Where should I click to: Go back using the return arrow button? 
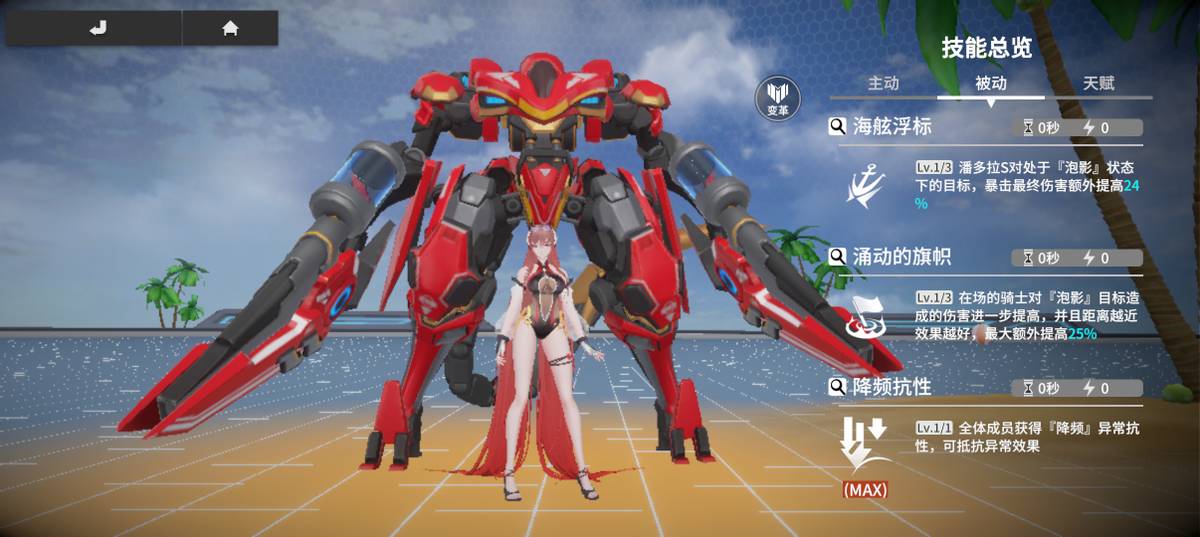coord(96,29)
